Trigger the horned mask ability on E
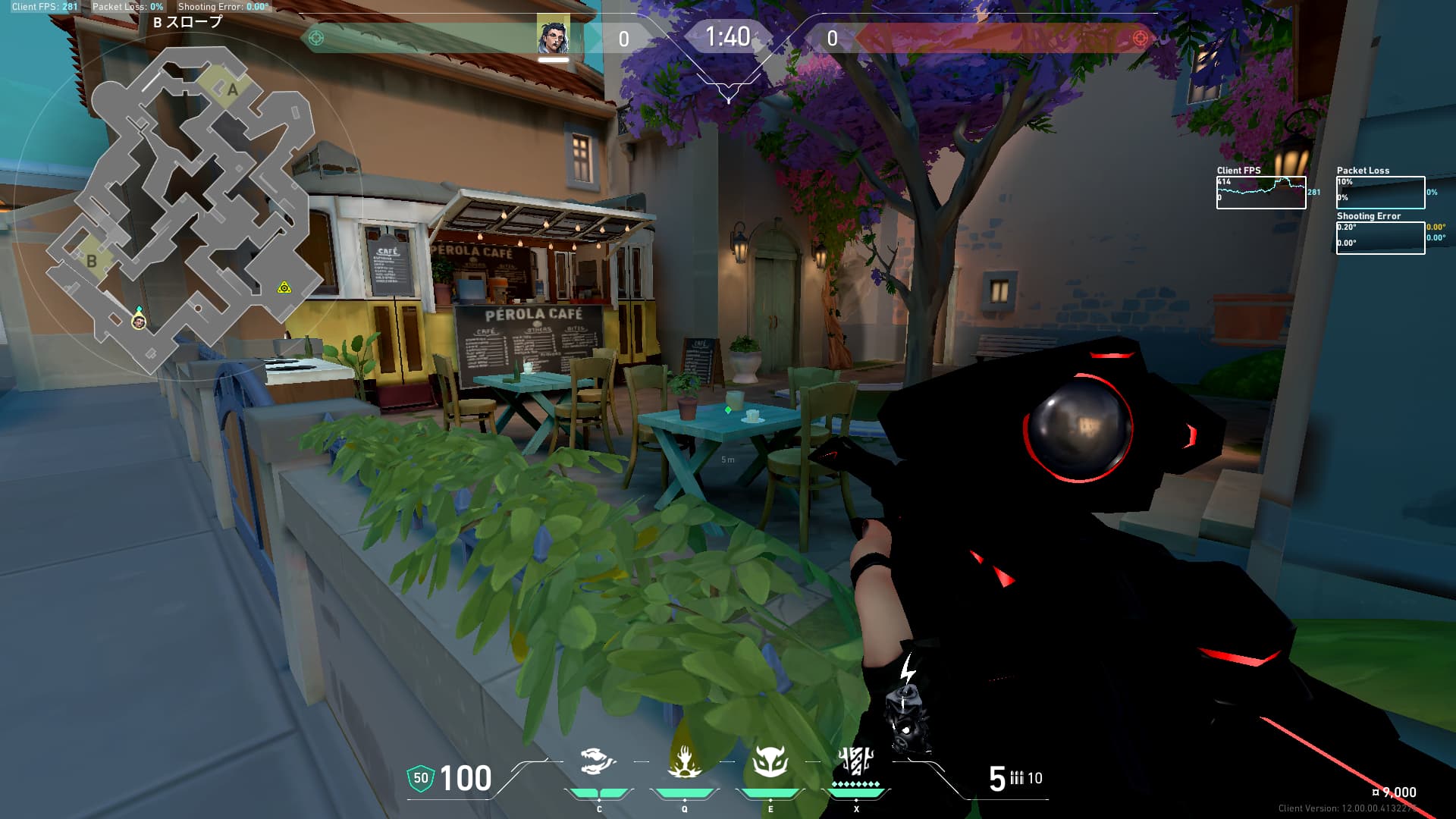This screenshot has height=819, width=1456. (770, 762)
